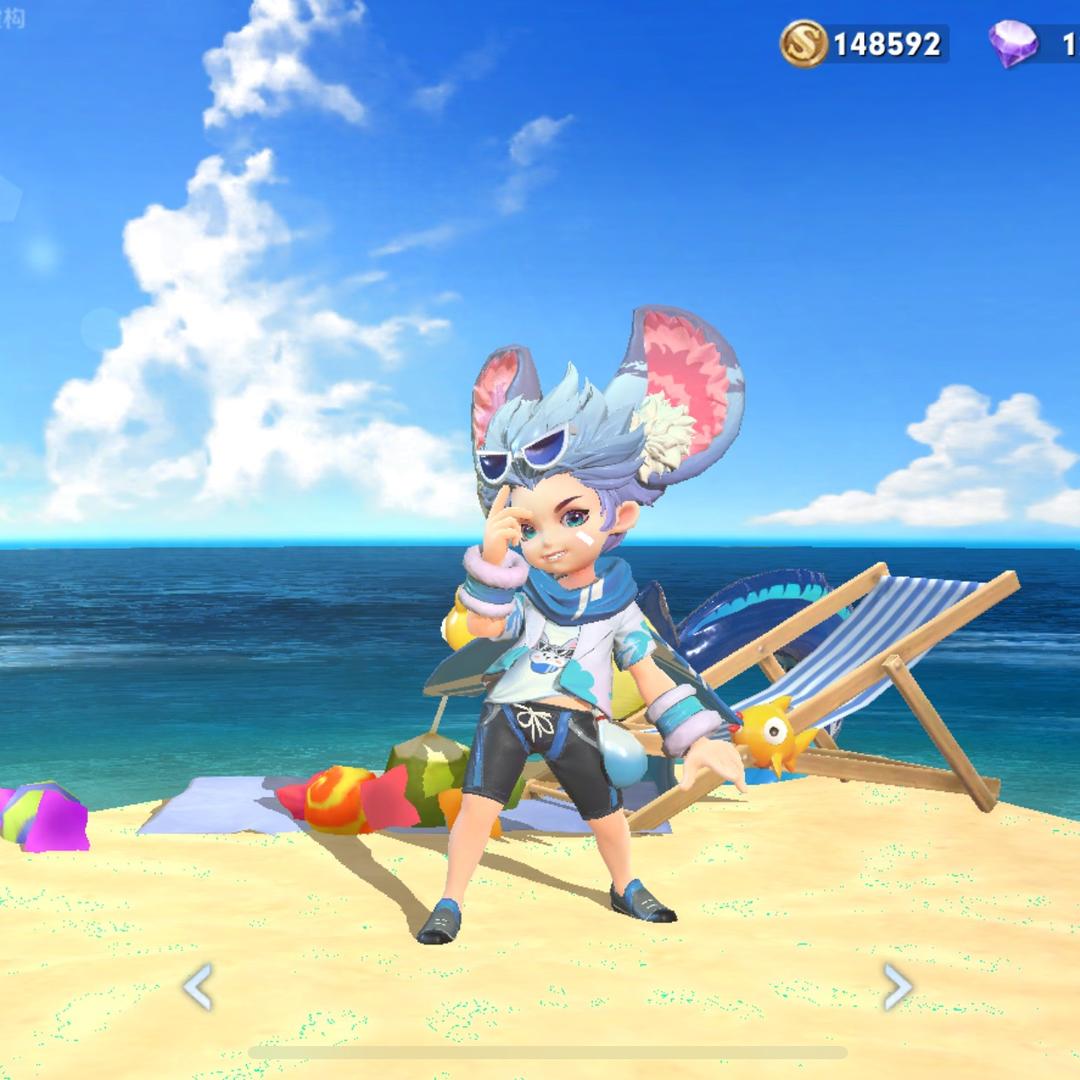
Task: Tap the gold coin currency icon
Action: pyautogui.click(x=804, y=44)
